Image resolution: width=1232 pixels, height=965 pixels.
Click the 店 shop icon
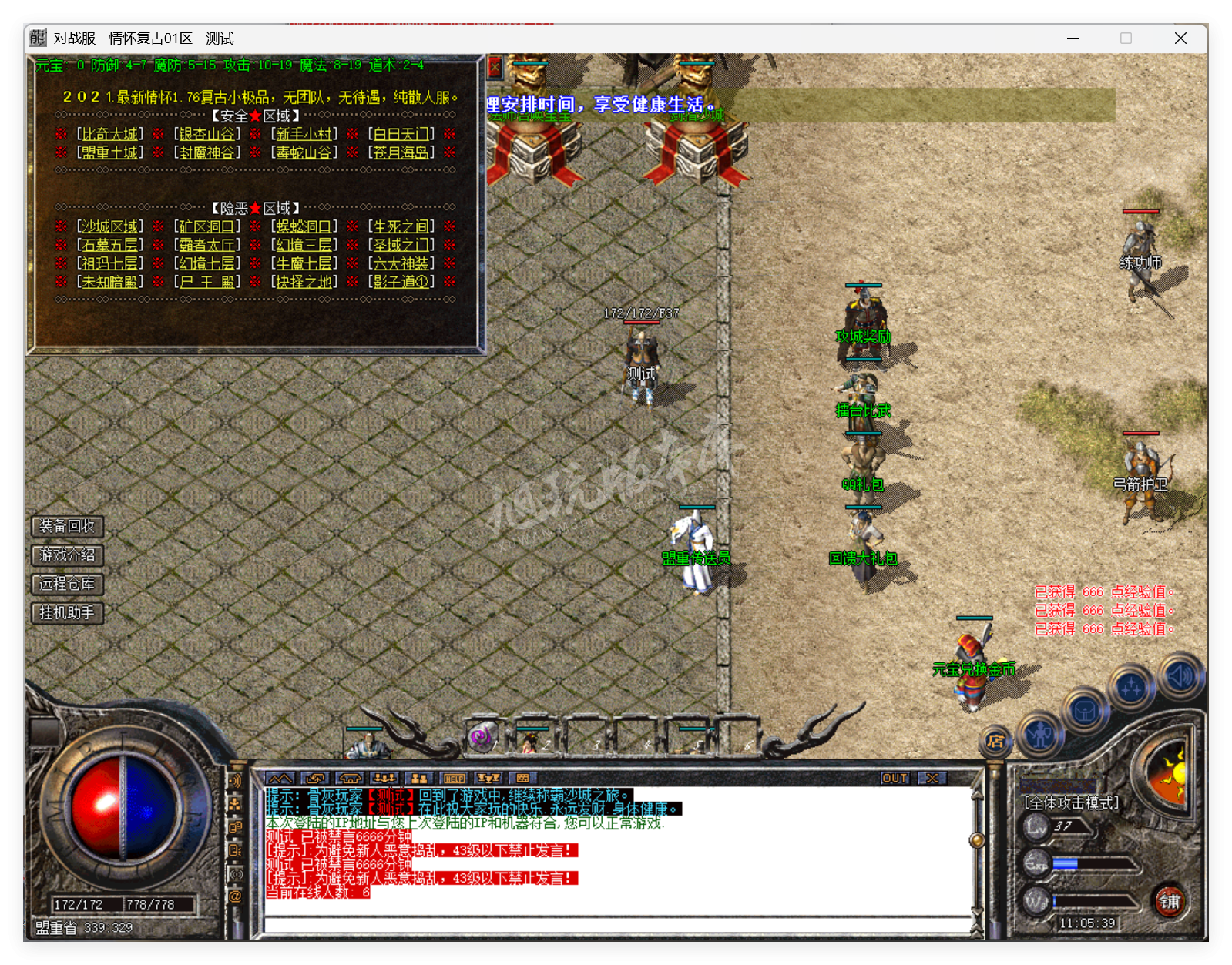pyautogui.click(x=995, y=742)
